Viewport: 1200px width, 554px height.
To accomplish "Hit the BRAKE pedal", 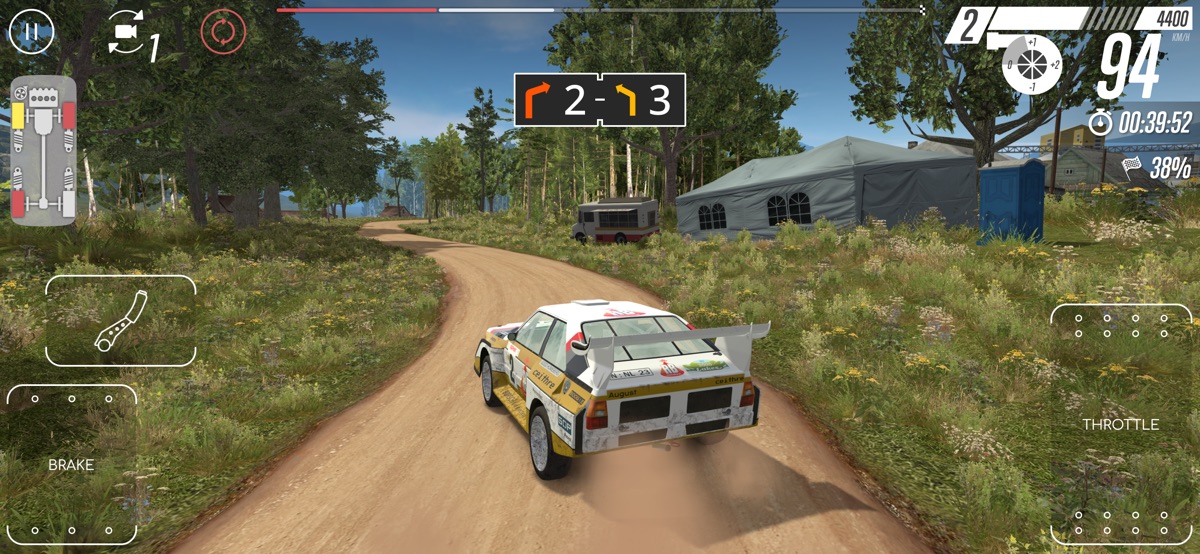I will (72, 465).
